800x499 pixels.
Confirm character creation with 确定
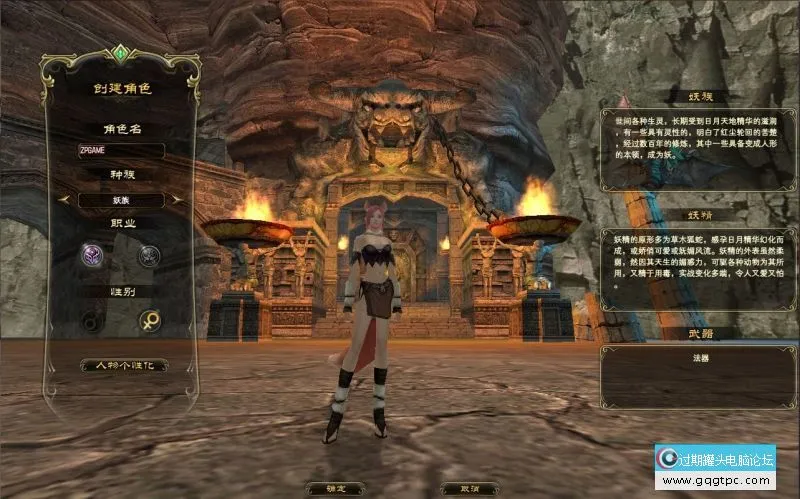click(x=334, y=489)
